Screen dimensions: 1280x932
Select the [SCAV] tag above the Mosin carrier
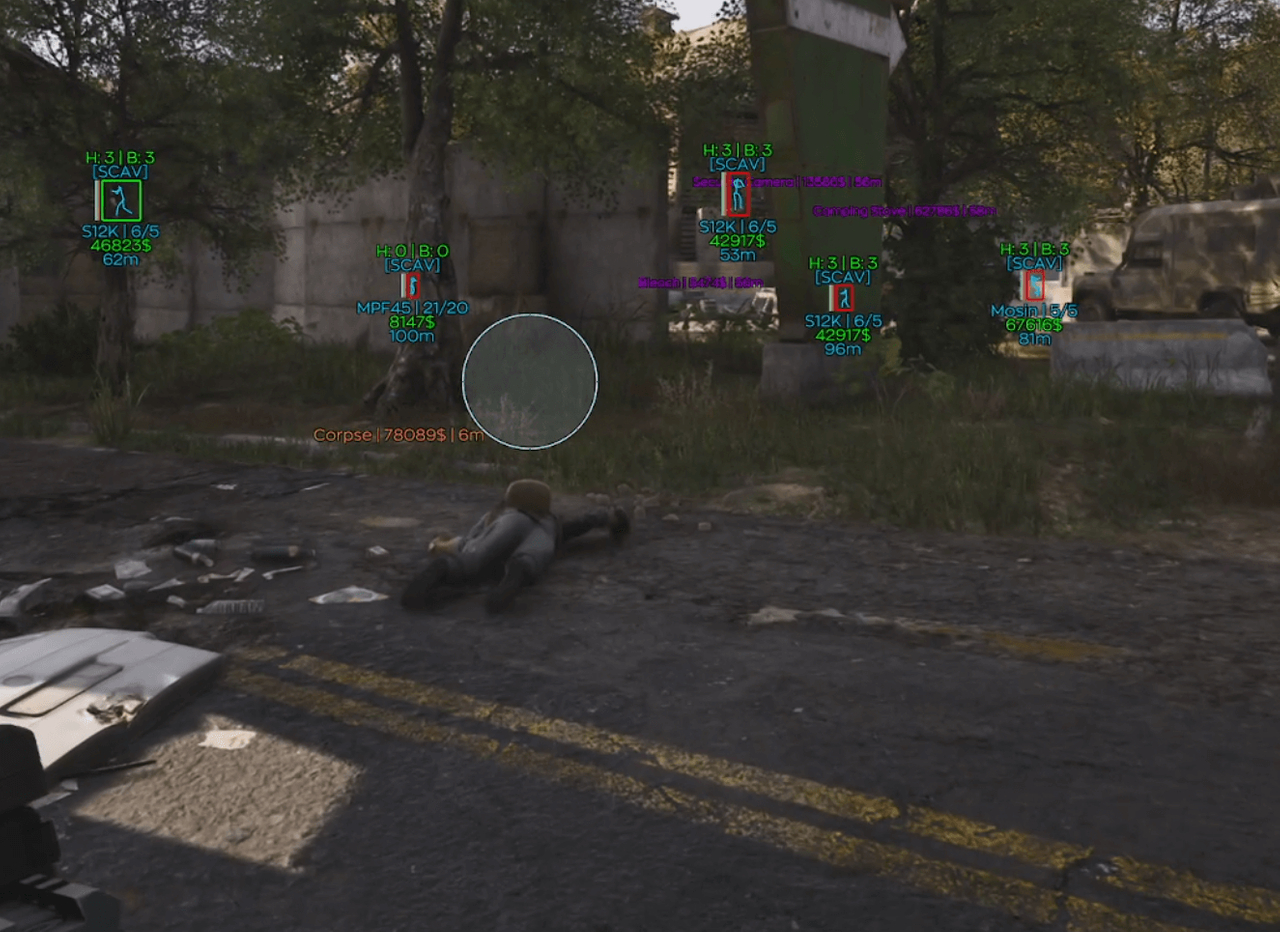(x=1034, y=262)
